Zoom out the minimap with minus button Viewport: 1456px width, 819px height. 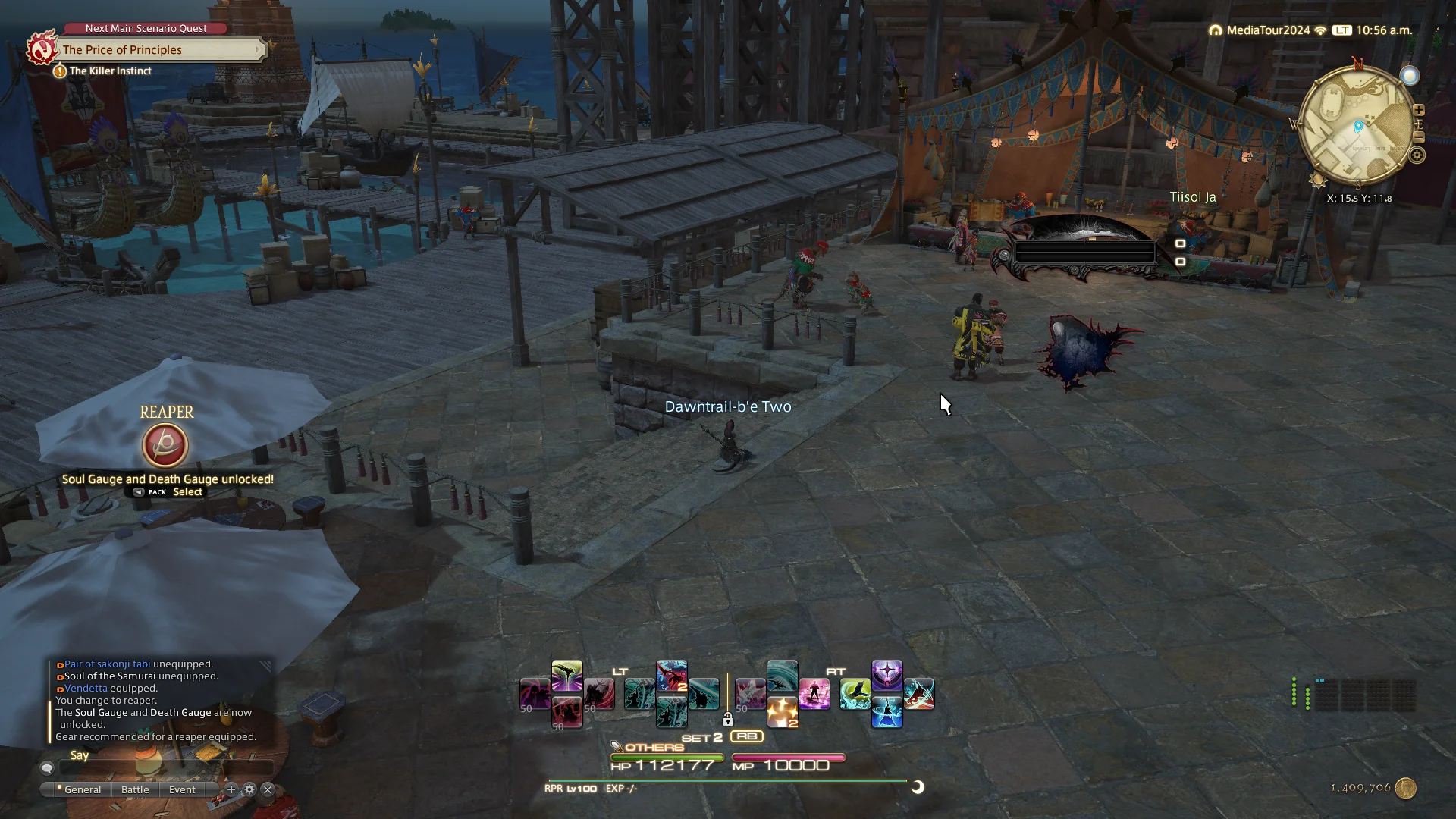pos(1419,137)
